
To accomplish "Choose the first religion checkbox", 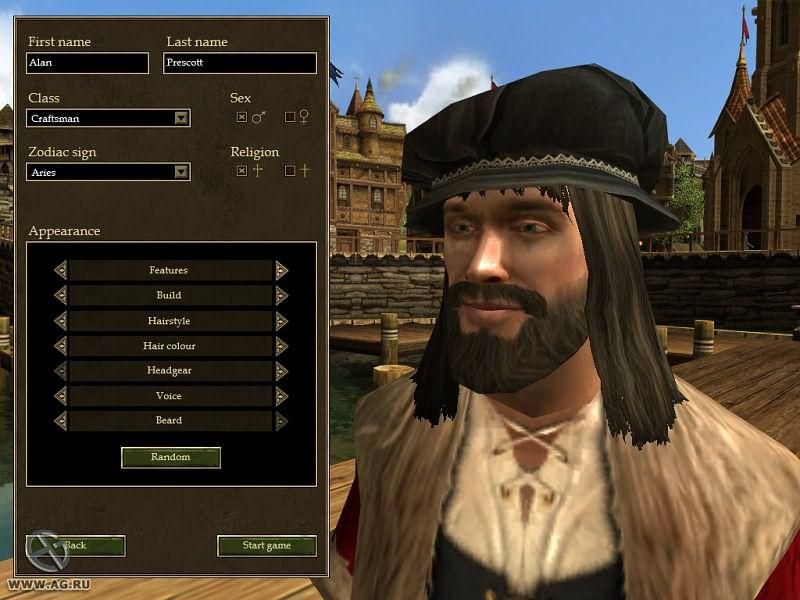I will tap(241, 171).
